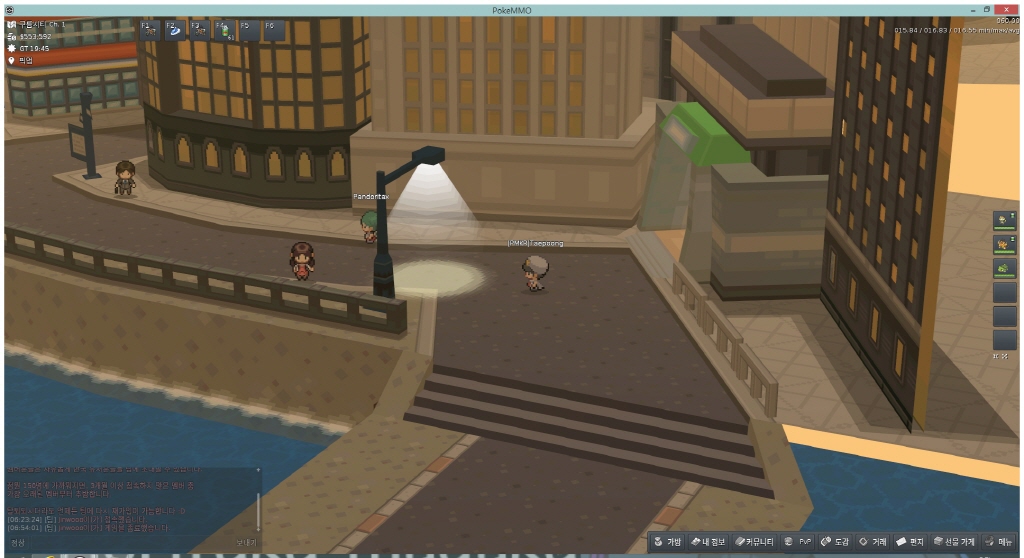Activate the F3 hotkey item slot
Viewport: 1024px width, 558px height.
click(x=199, y=30)
